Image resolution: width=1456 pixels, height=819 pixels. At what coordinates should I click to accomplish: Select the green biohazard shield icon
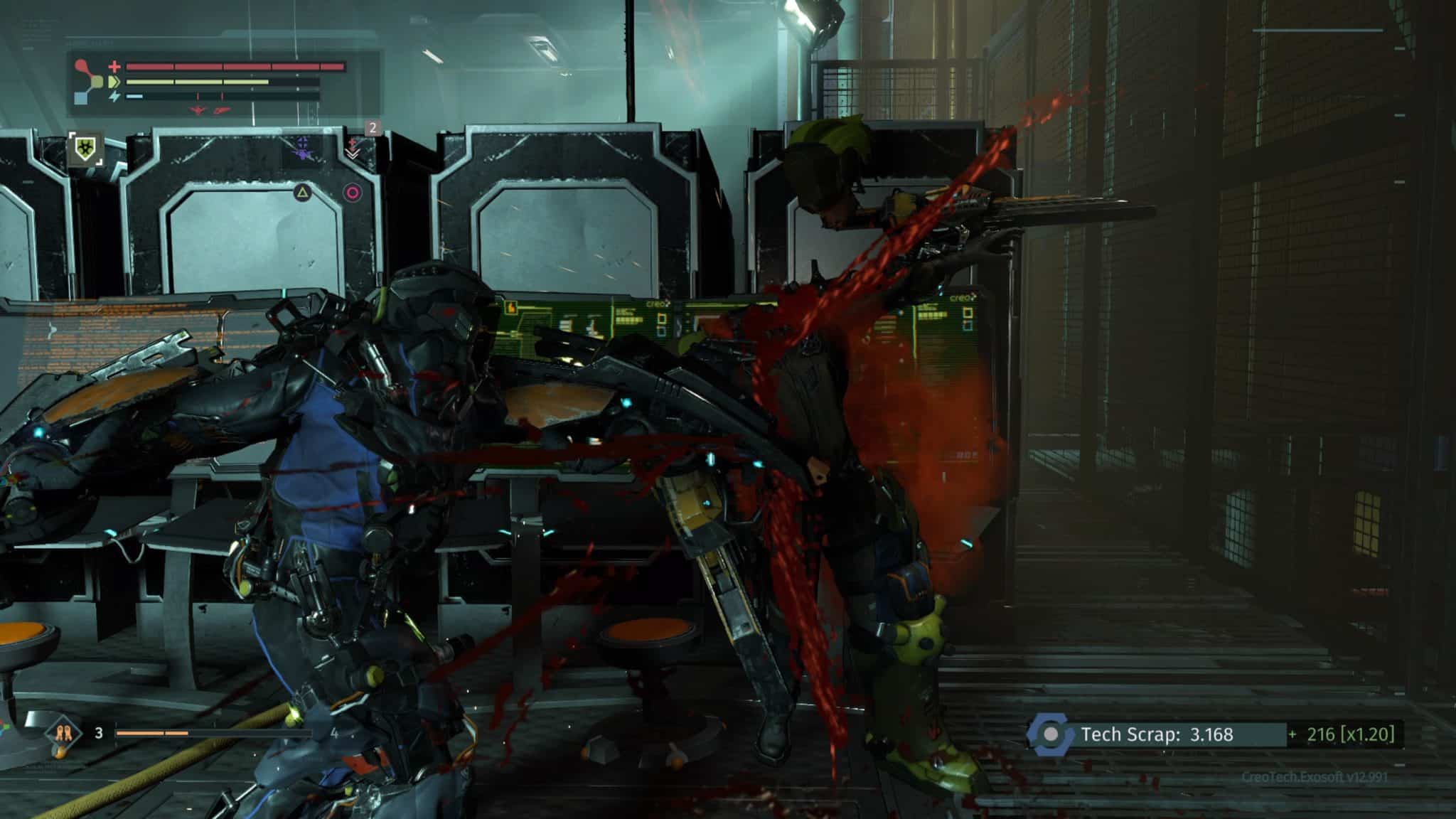86,149
